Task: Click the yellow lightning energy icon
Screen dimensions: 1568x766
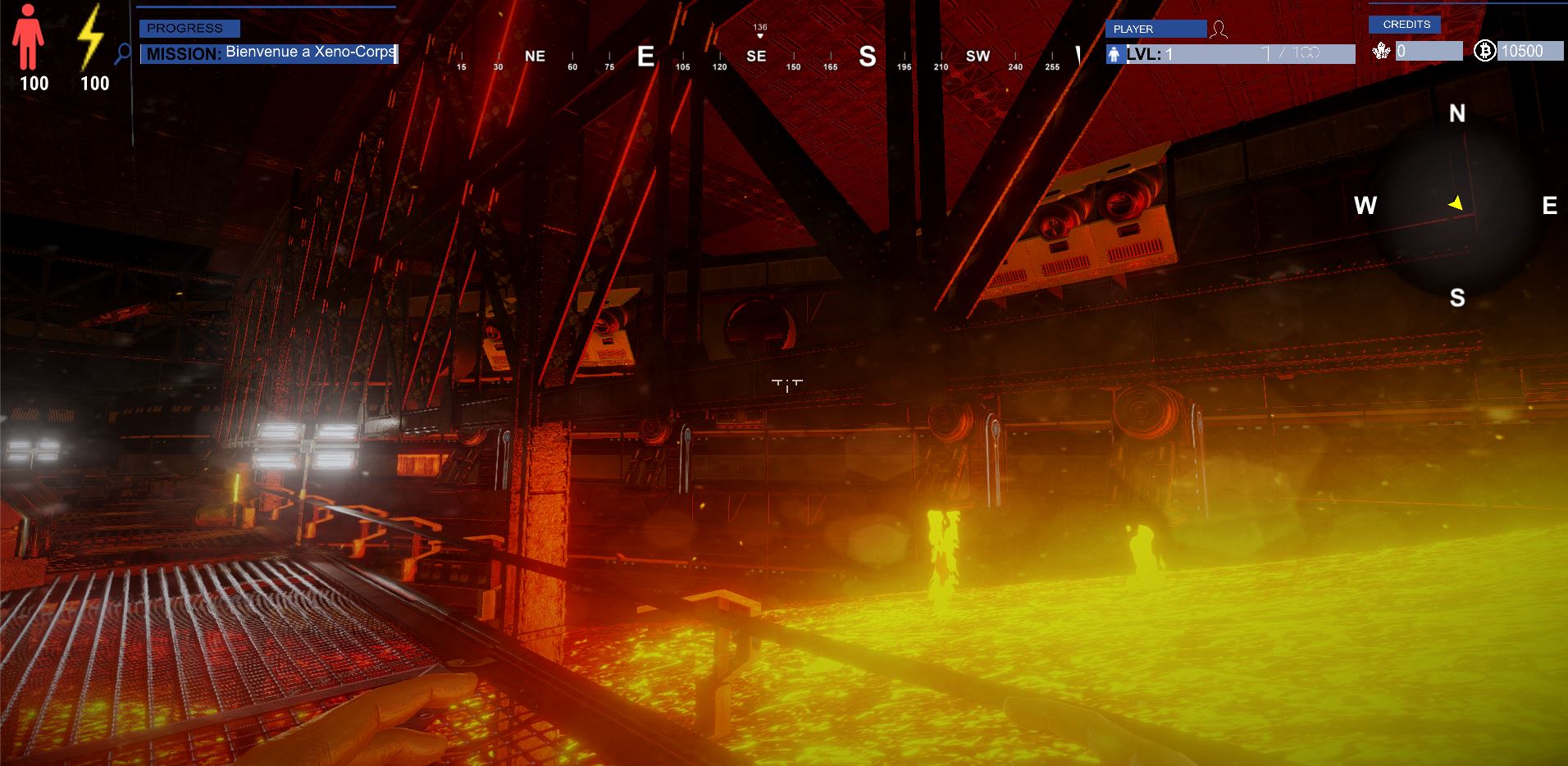Action: (x=89, y=37)
